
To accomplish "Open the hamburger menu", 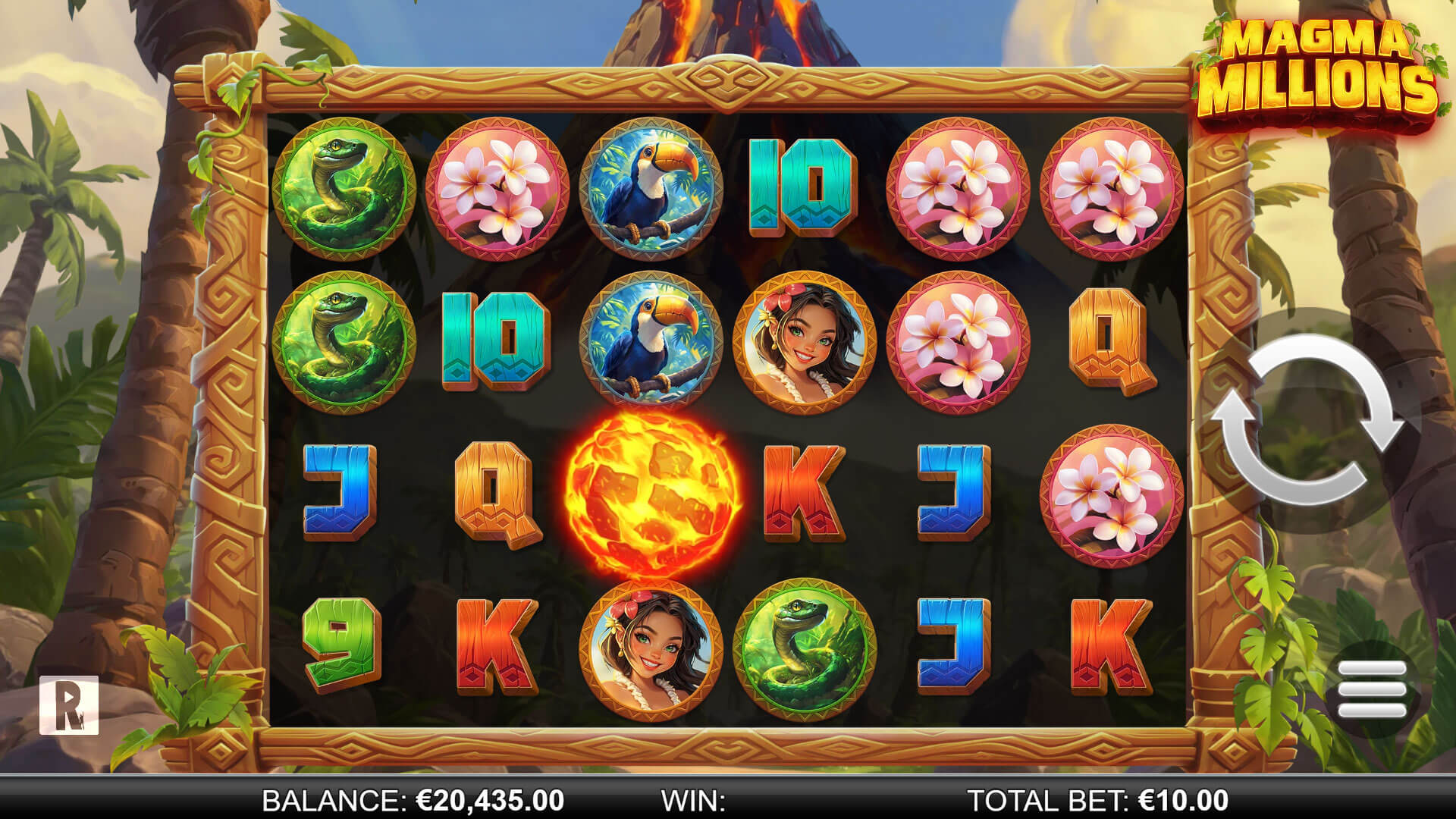I will pyautogui.click(x=1372, y=689).
